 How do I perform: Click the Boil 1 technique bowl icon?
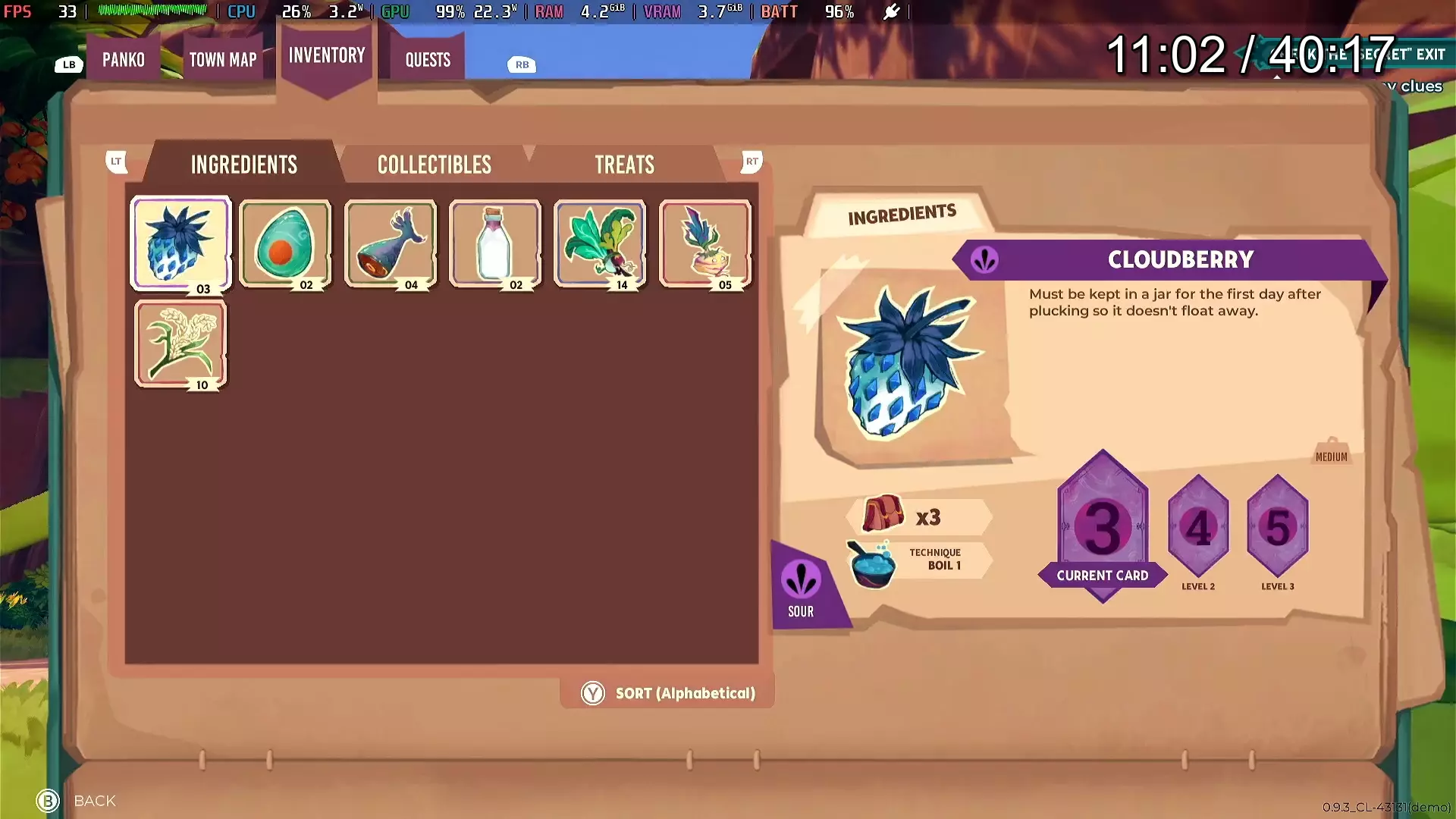(x=874, y=561)
